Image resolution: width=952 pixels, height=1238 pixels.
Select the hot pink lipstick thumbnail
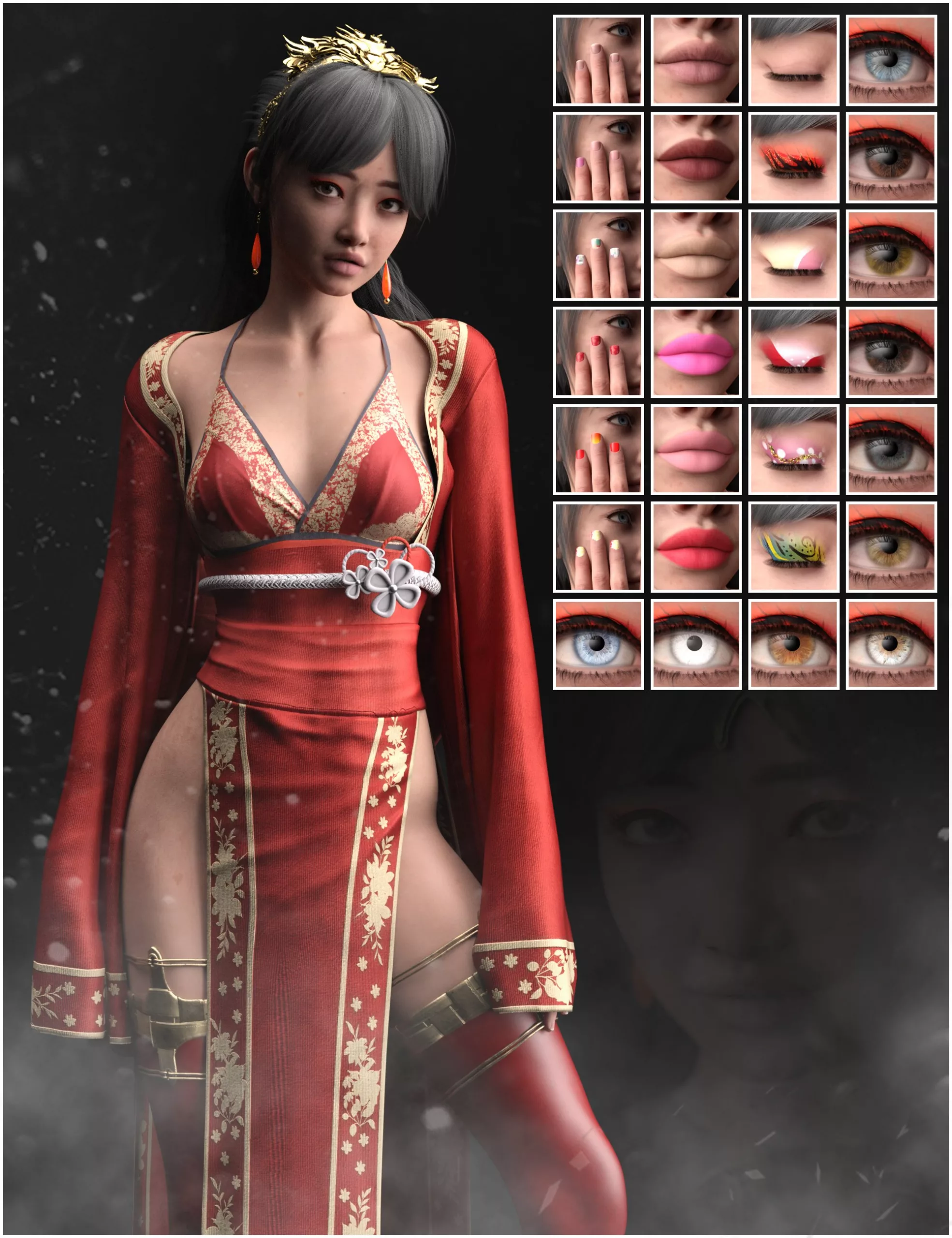point(695,352)
